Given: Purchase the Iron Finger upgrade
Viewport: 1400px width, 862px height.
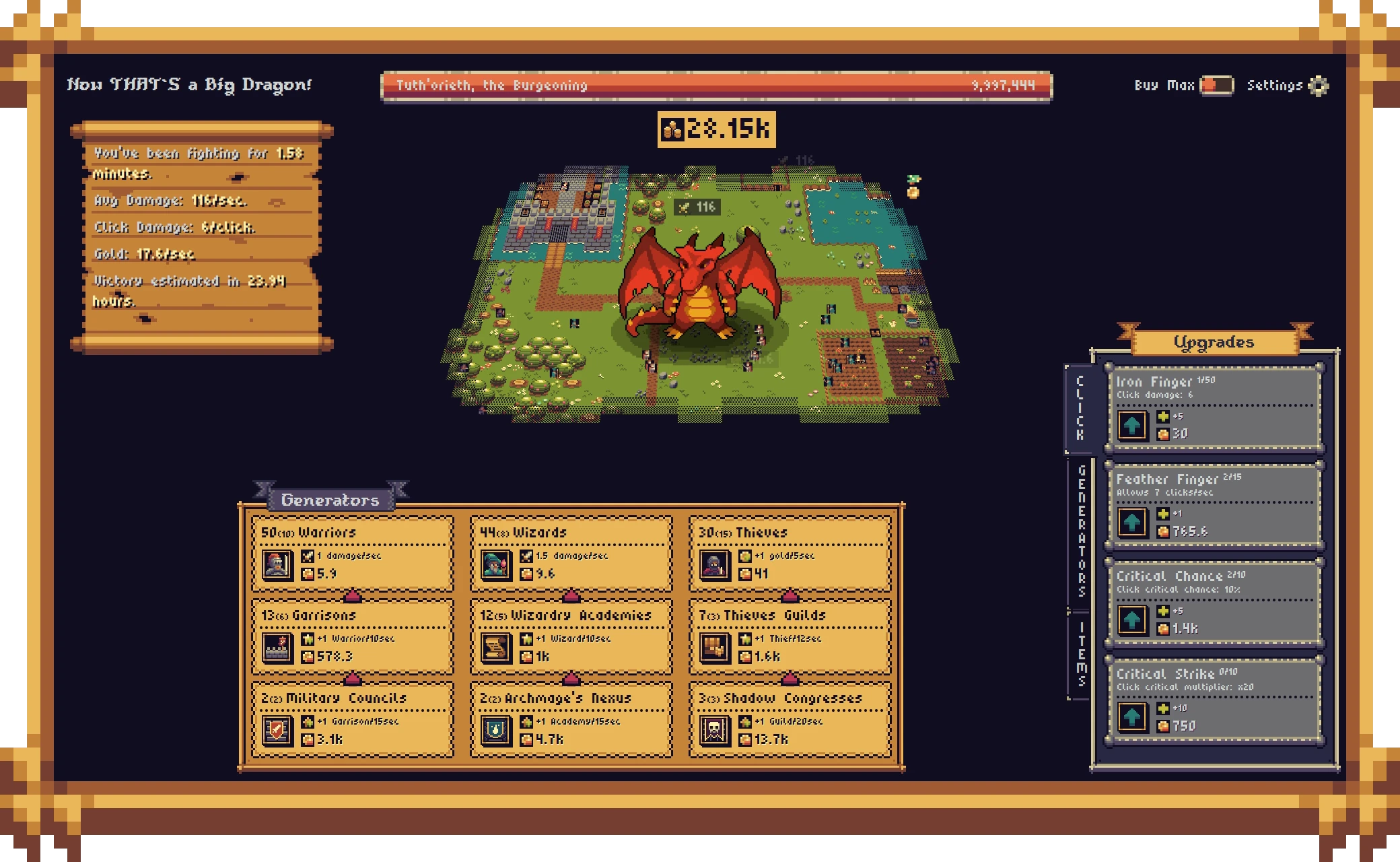Looking at the screenshot, I should tap(1132, 426).
